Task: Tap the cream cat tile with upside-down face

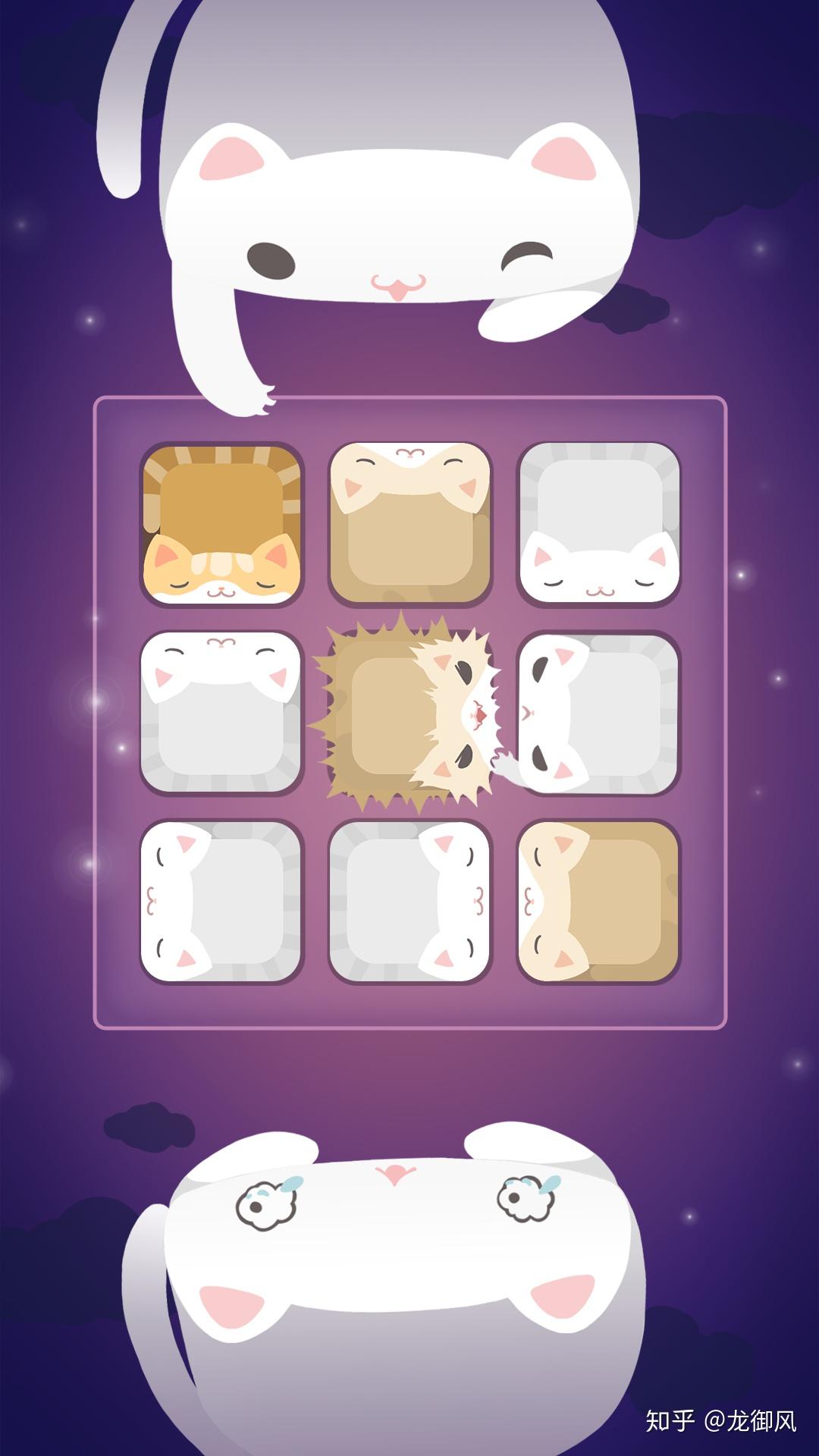Action: pyautogui.click(x=410, y=524)
